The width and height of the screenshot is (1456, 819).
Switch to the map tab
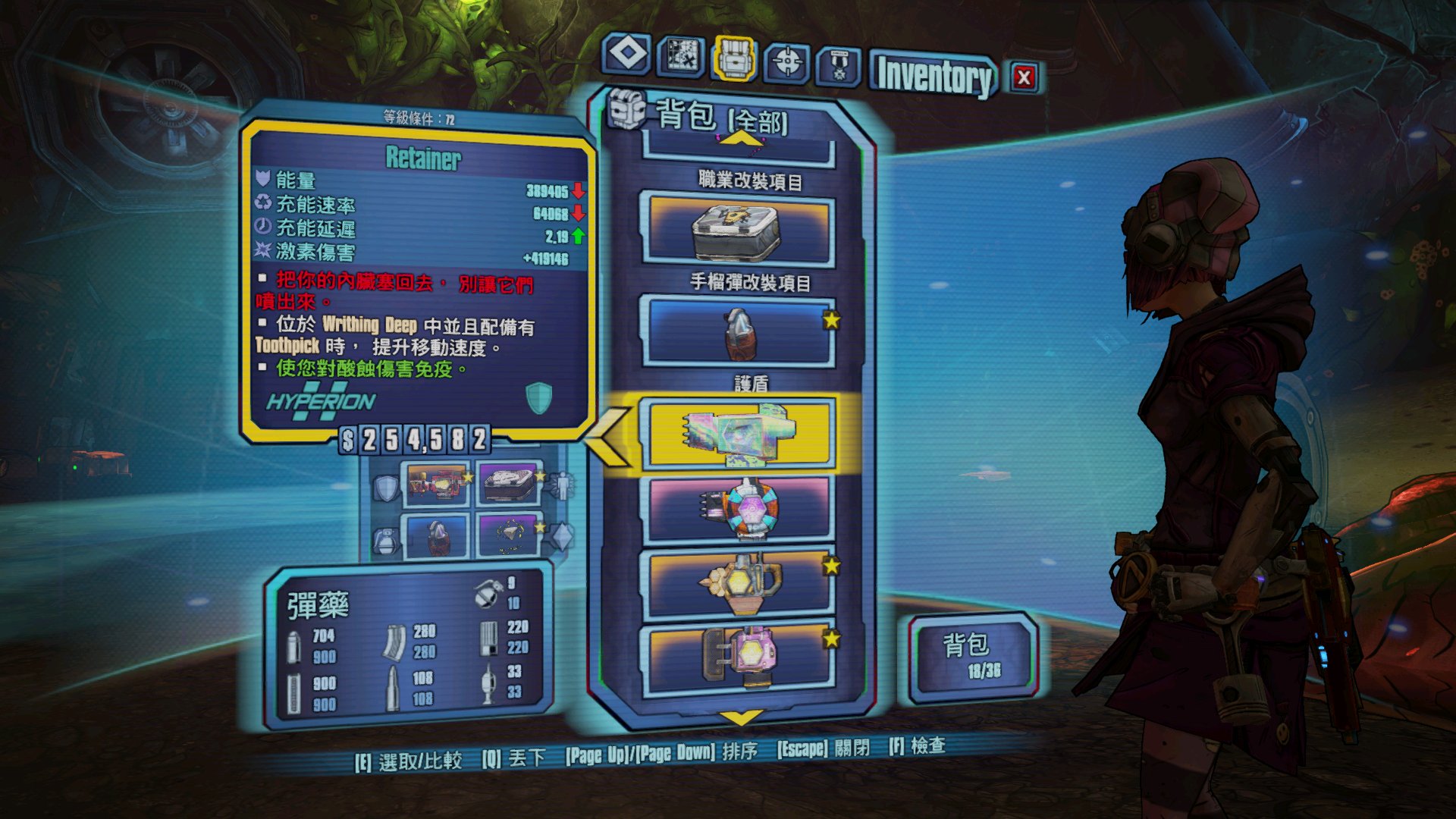coord(681,55)
